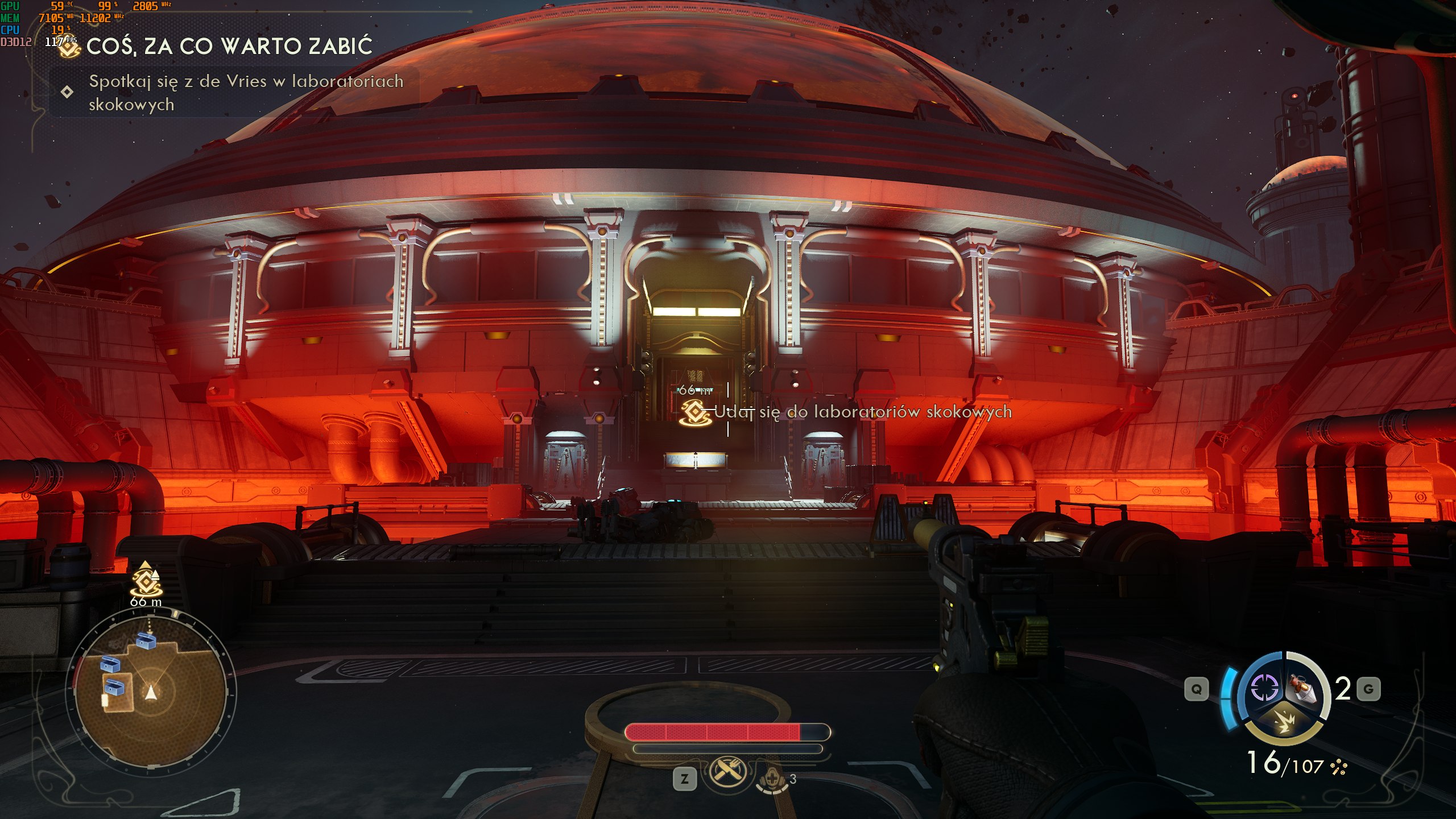Image resolution: width=1456 pixels, height=819 pixels.
Task: Click the player arrow on the minimap
Action: (x=151, y=692)
